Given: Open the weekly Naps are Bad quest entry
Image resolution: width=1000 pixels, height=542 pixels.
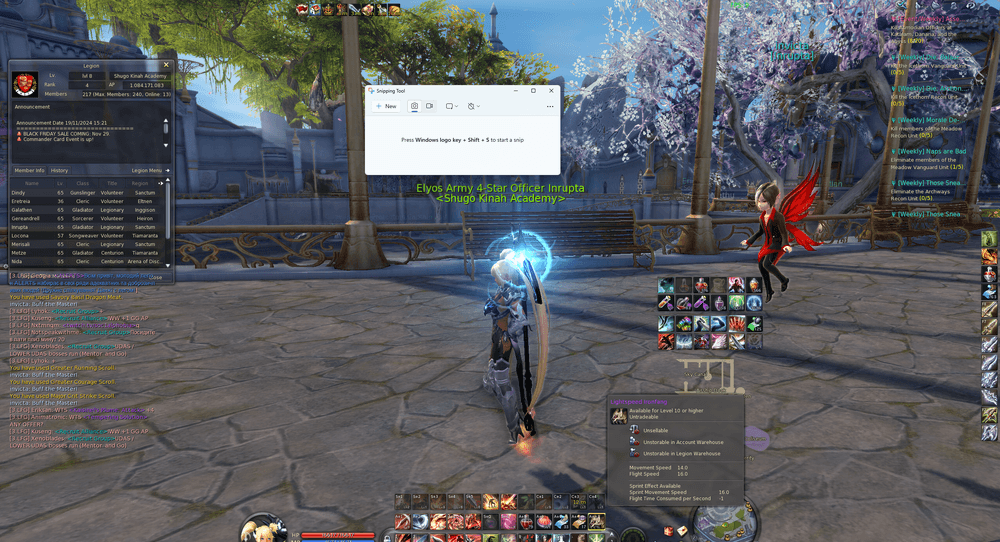Looking at the screenshot, I should [x=930, y=151].
